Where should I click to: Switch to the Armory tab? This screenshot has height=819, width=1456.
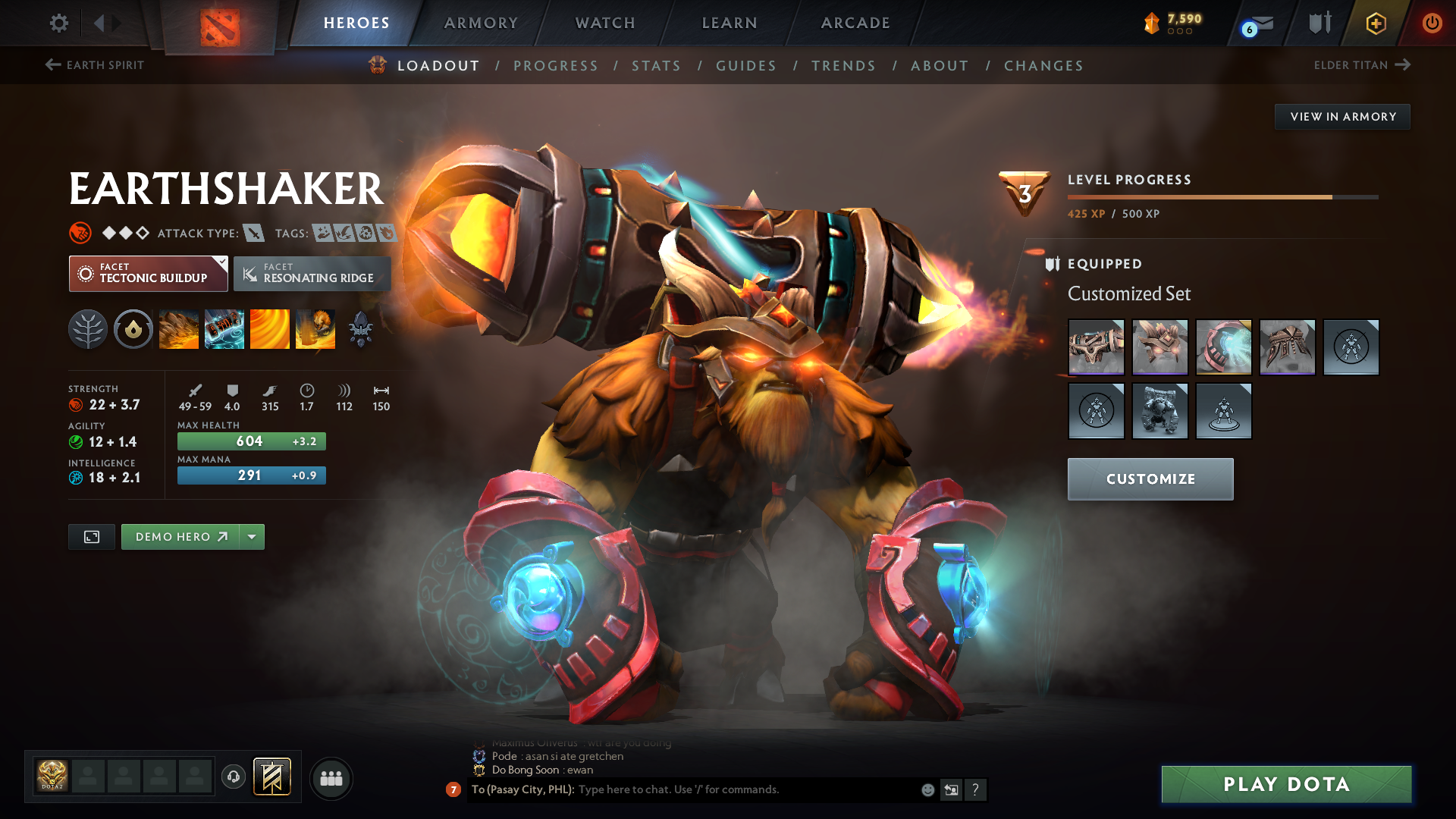click(481, 24)
